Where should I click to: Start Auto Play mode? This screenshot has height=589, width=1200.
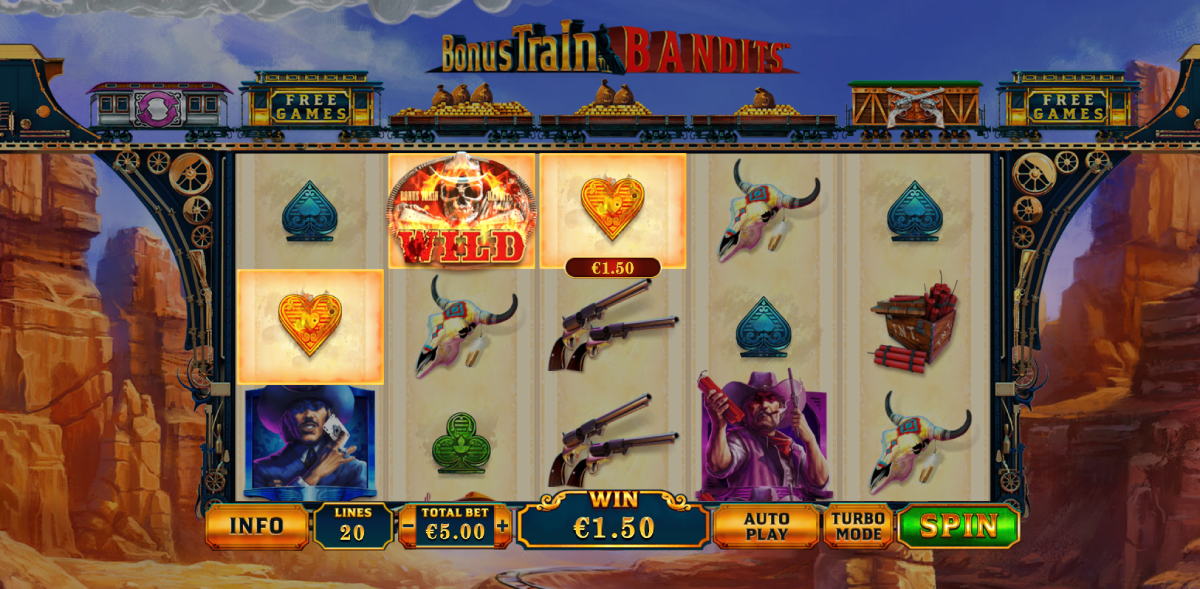coord(766,526)
